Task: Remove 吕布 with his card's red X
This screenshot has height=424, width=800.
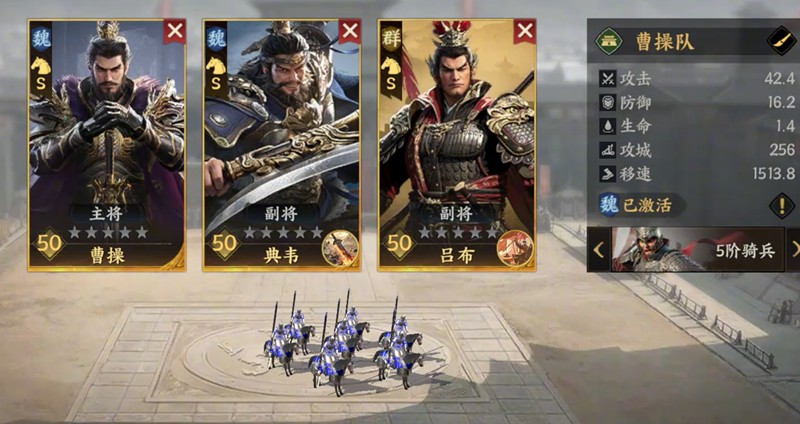Action: (525, 30)
